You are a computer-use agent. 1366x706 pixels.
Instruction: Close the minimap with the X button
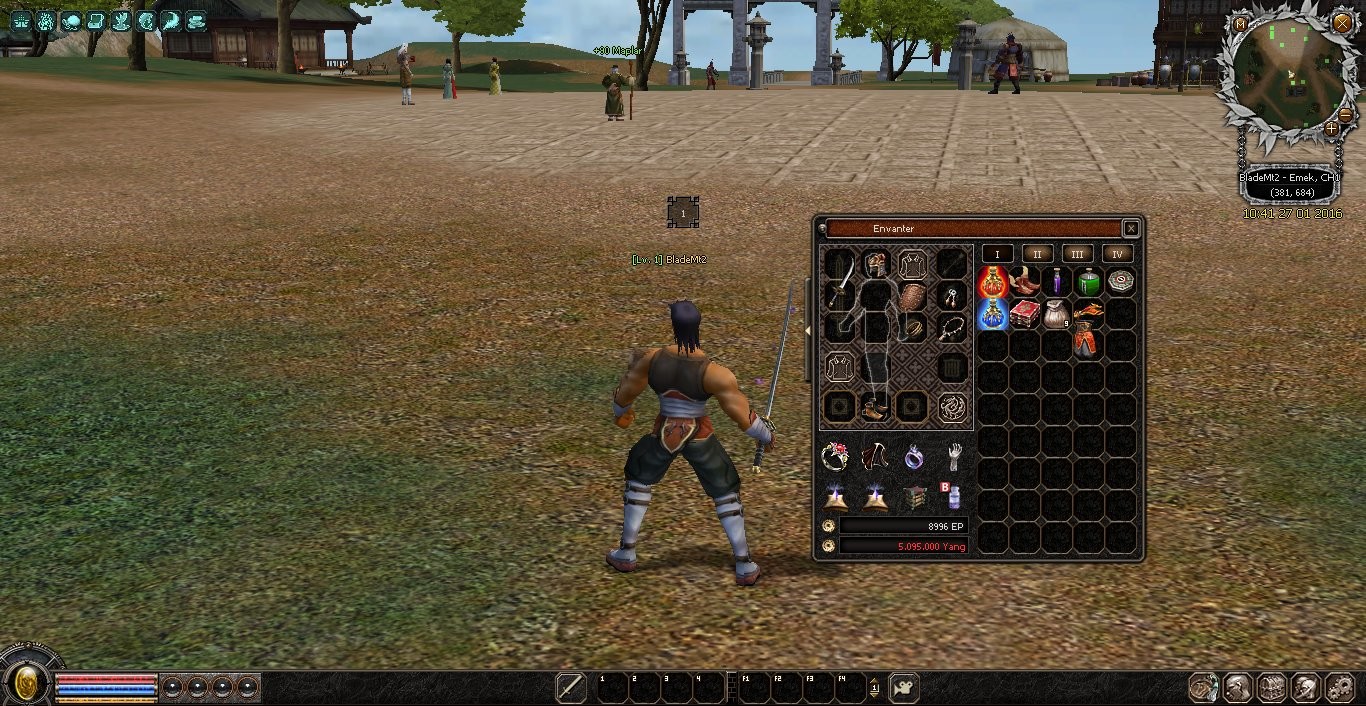pyautogui.click(x=1342, y=22)
